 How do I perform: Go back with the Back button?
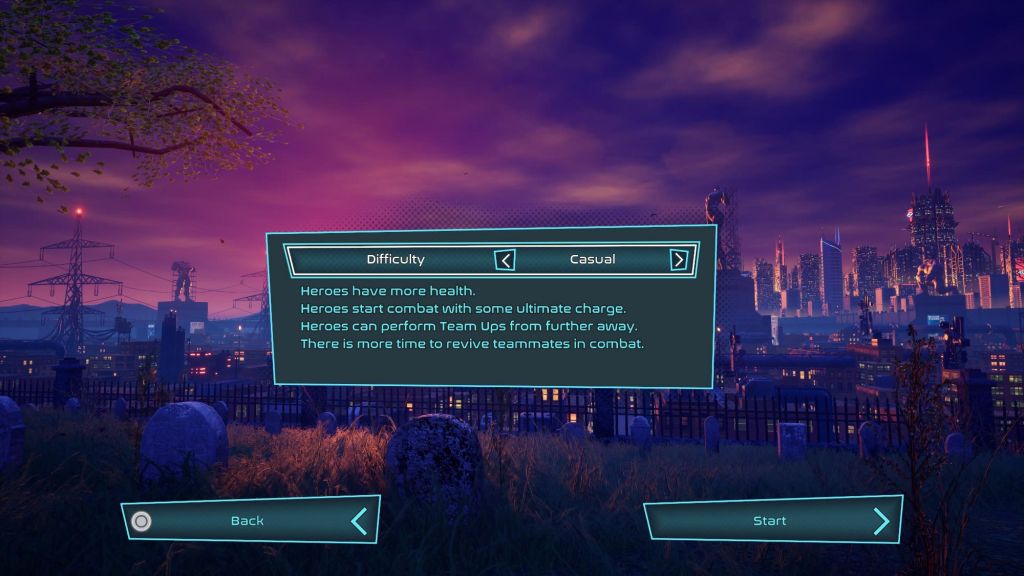point(248,521)
